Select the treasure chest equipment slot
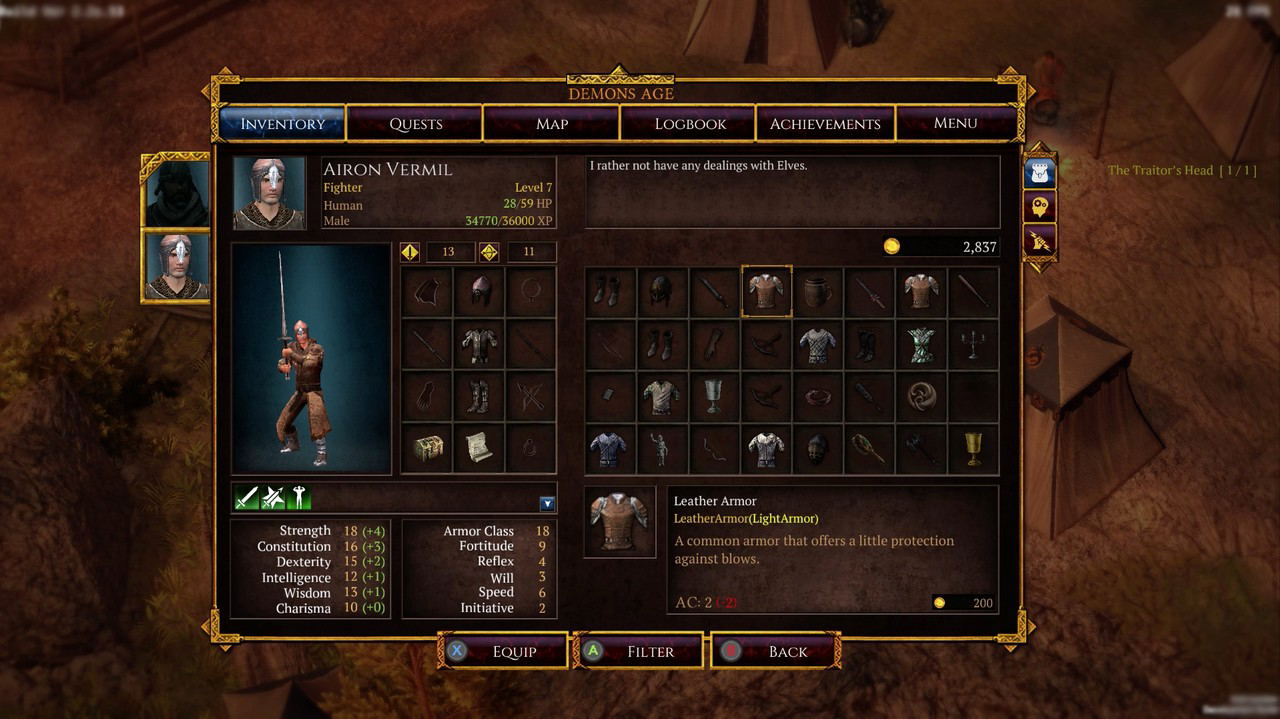 (427, 448)
